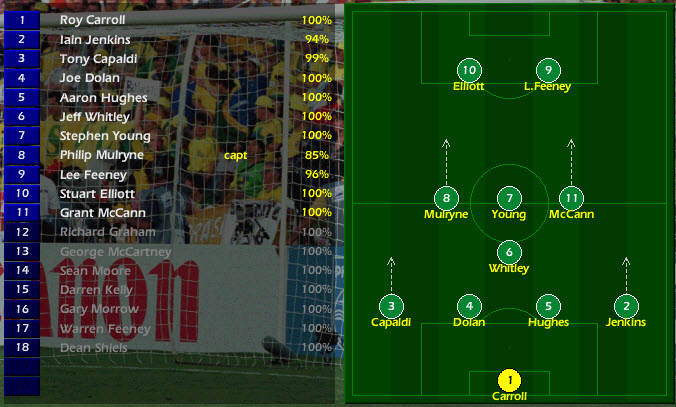The image size is (676, 407).
Task: Choose McCann's number 11 pitch marker
Action: tap(571, 198)
